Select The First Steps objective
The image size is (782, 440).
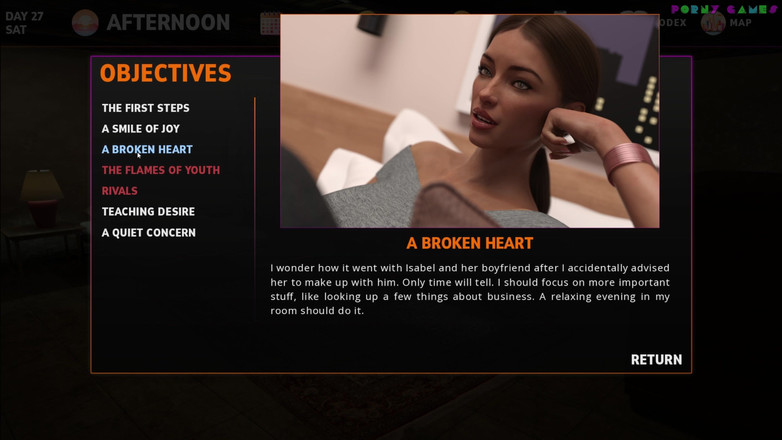[x=145, y=108]
